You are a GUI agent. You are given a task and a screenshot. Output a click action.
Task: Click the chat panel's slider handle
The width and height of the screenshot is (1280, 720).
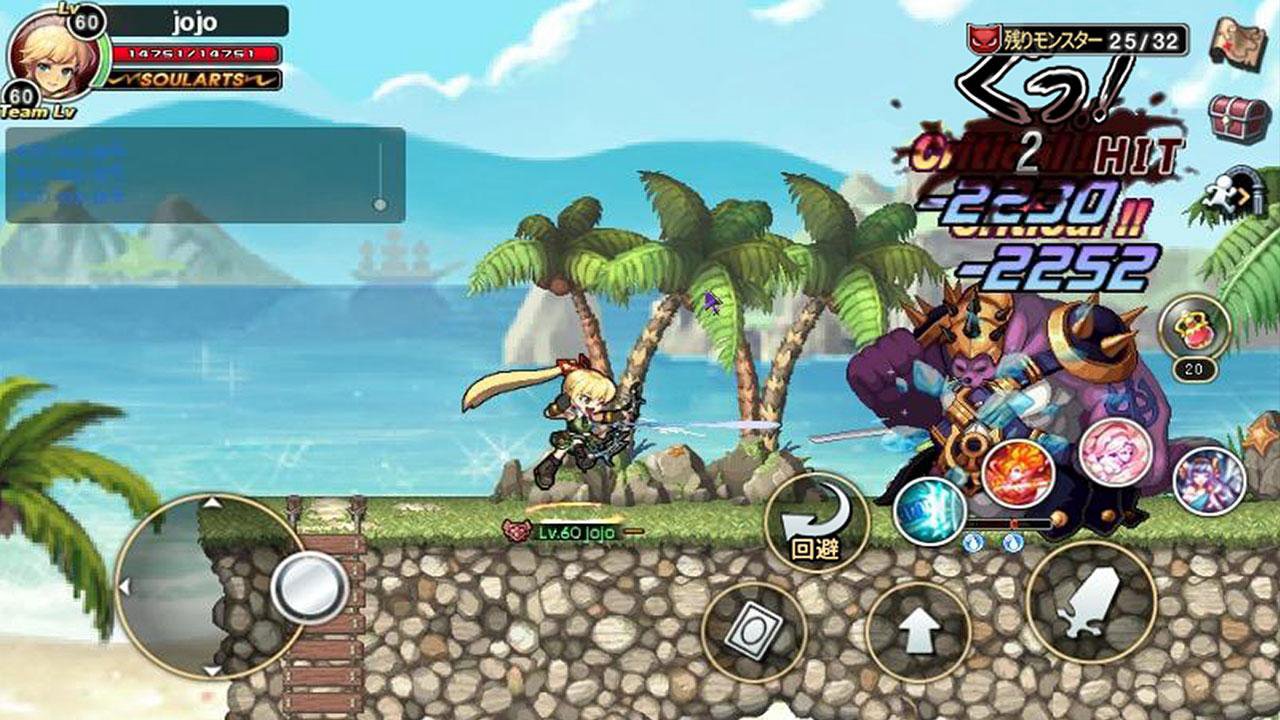pos(379,204)
